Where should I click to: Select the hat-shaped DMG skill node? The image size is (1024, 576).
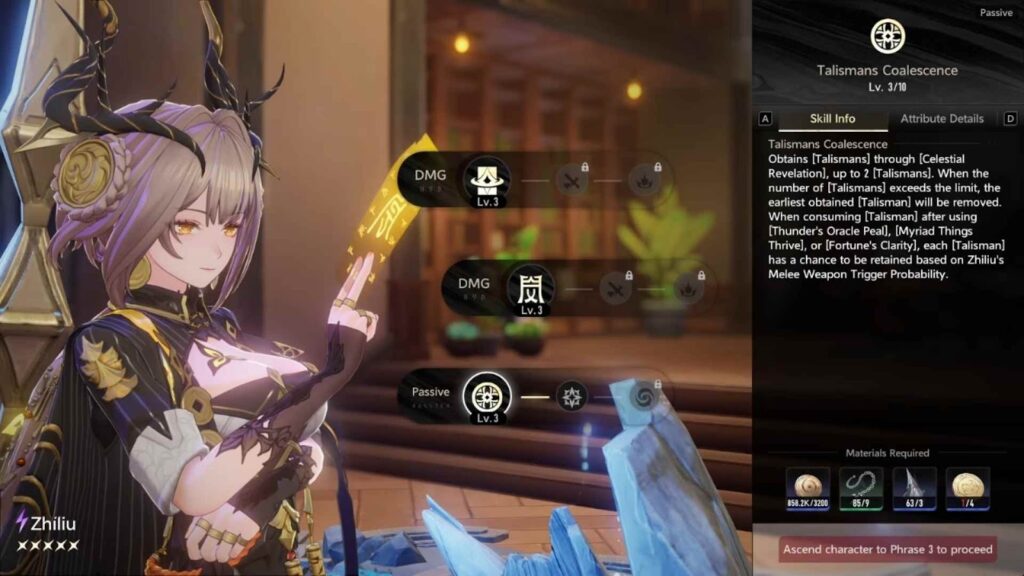487,179
